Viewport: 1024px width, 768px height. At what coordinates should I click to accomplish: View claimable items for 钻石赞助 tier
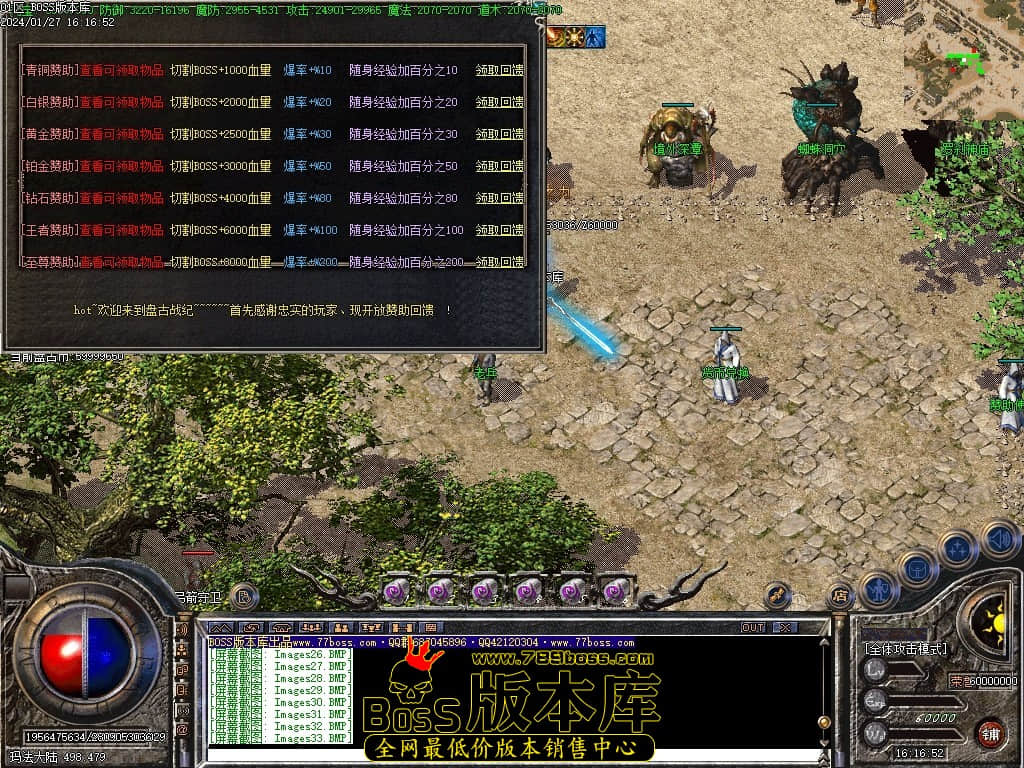click(122, 199)
